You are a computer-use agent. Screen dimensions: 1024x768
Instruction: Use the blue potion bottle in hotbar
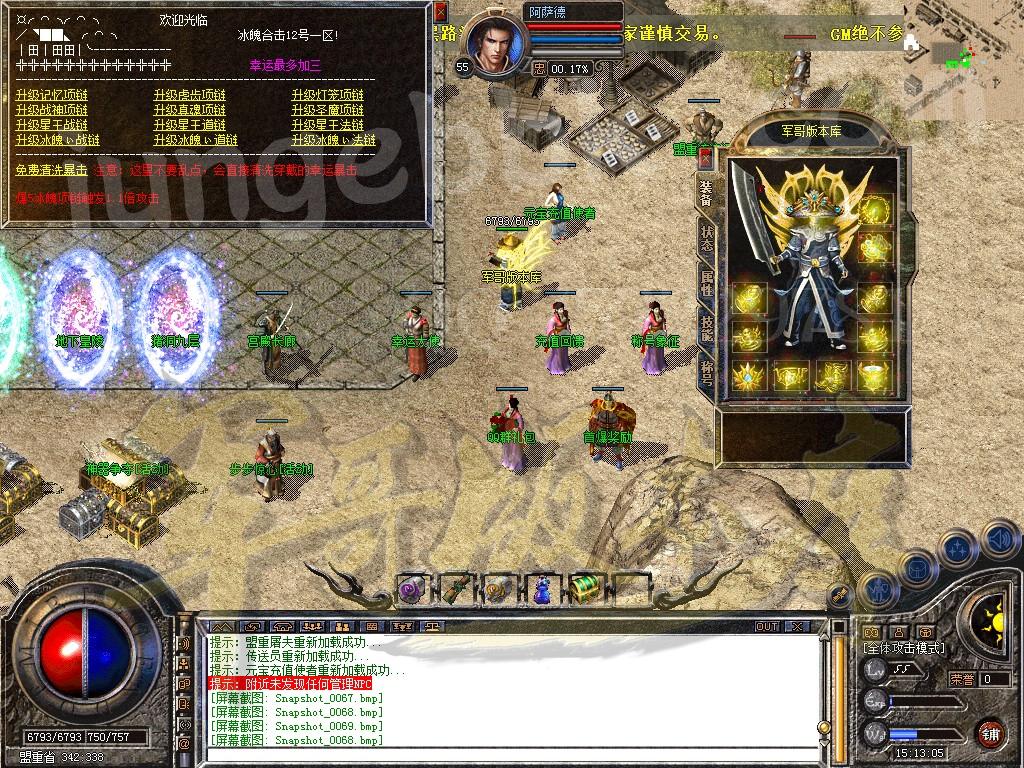point(541,588)
